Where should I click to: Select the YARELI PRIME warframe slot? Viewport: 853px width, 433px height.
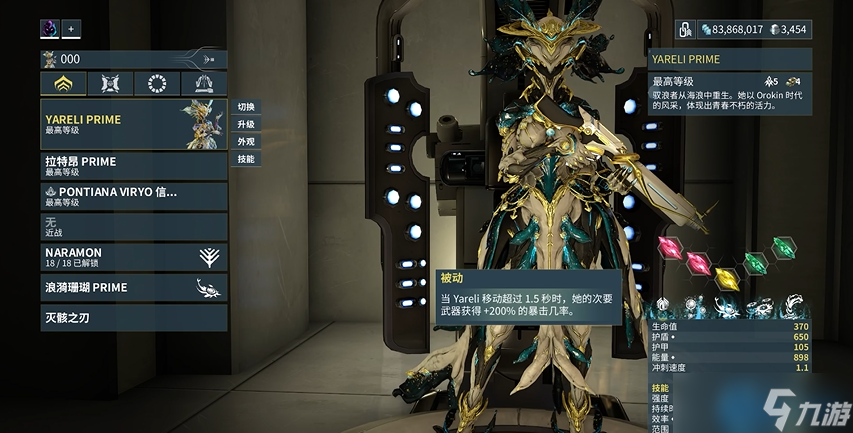point(133,124)
